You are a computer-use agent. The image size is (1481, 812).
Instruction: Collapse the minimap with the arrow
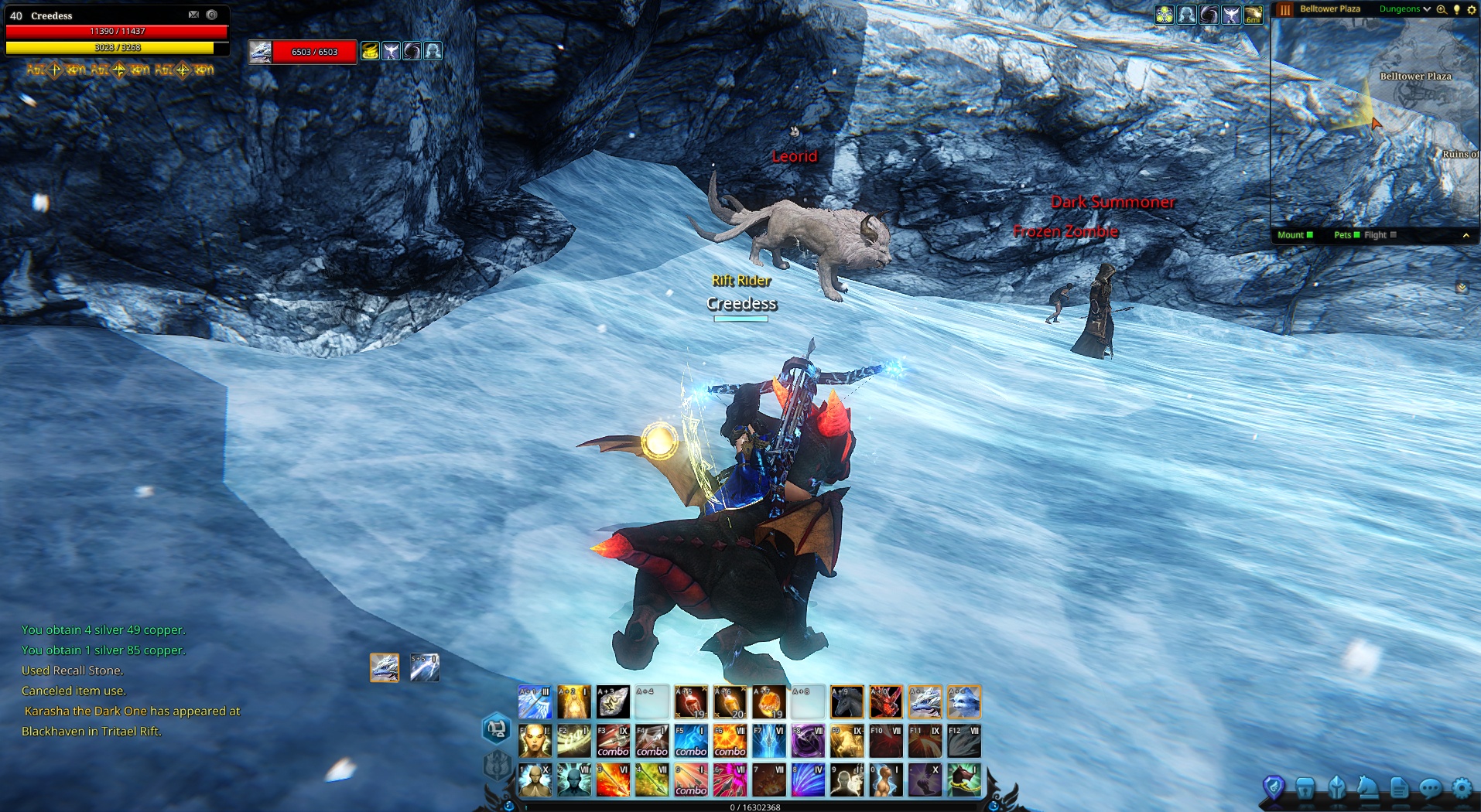1466,235
